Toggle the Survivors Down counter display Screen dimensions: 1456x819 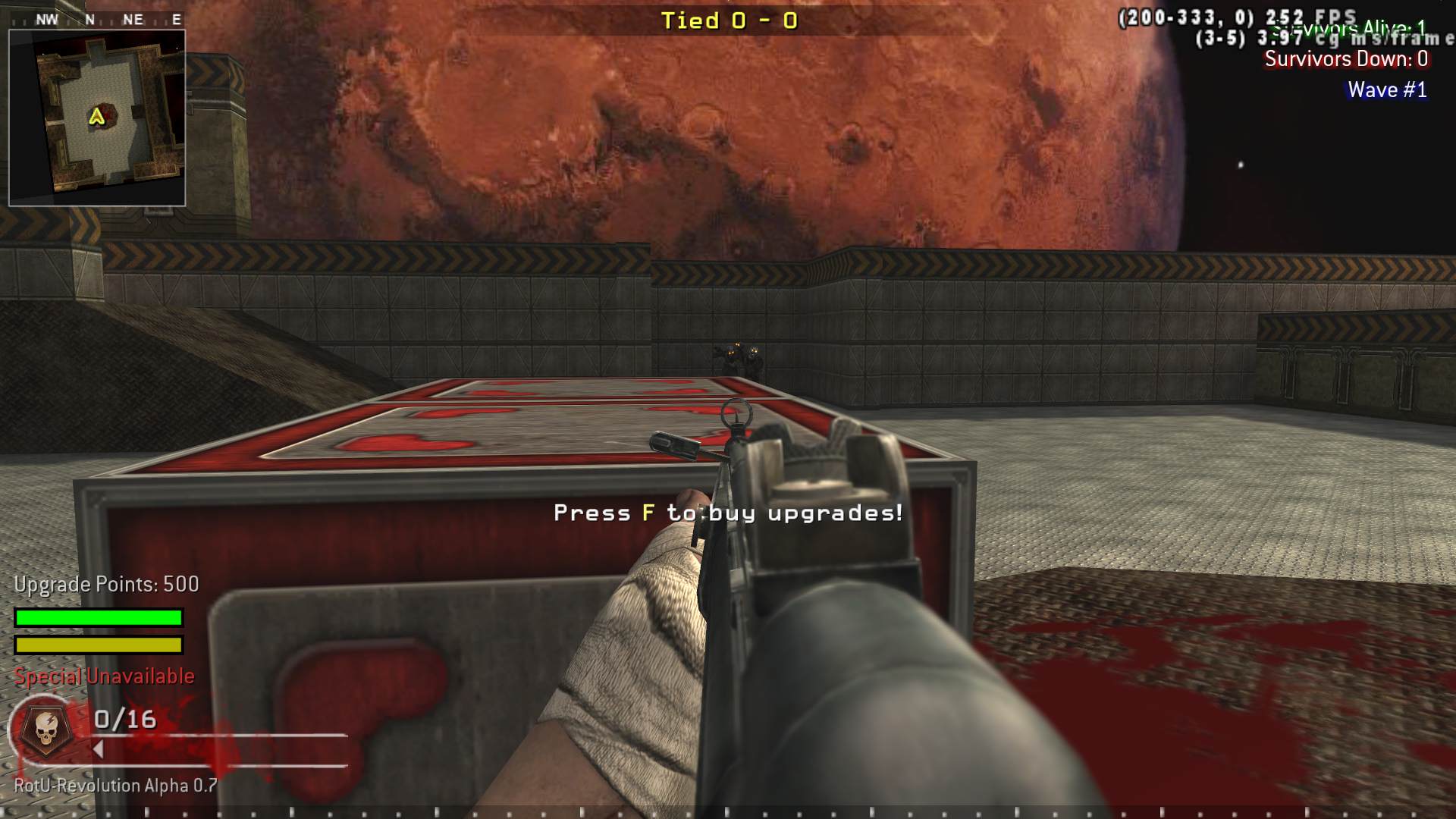tap(1347, 60)
